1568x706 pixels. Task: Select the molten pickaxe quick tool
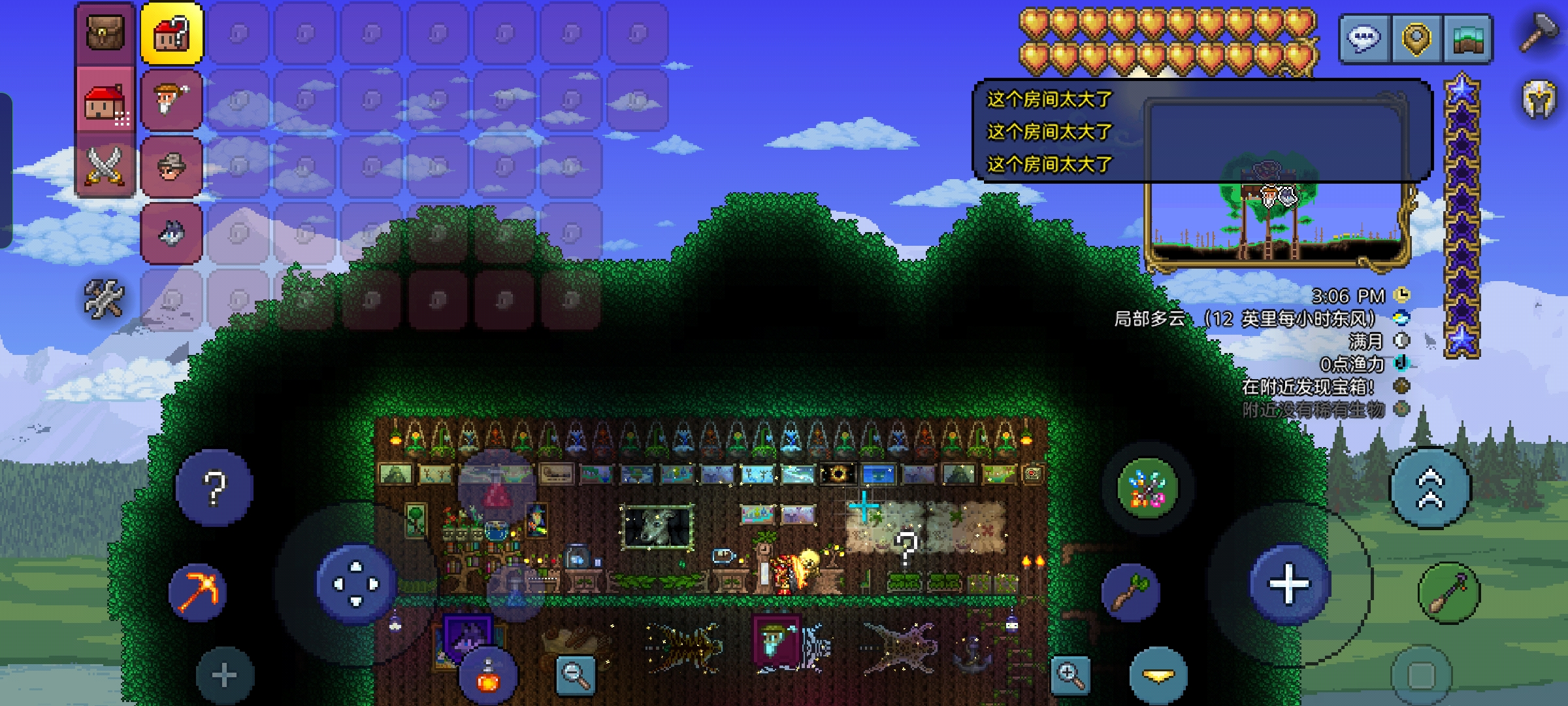(x=197, y=592)
